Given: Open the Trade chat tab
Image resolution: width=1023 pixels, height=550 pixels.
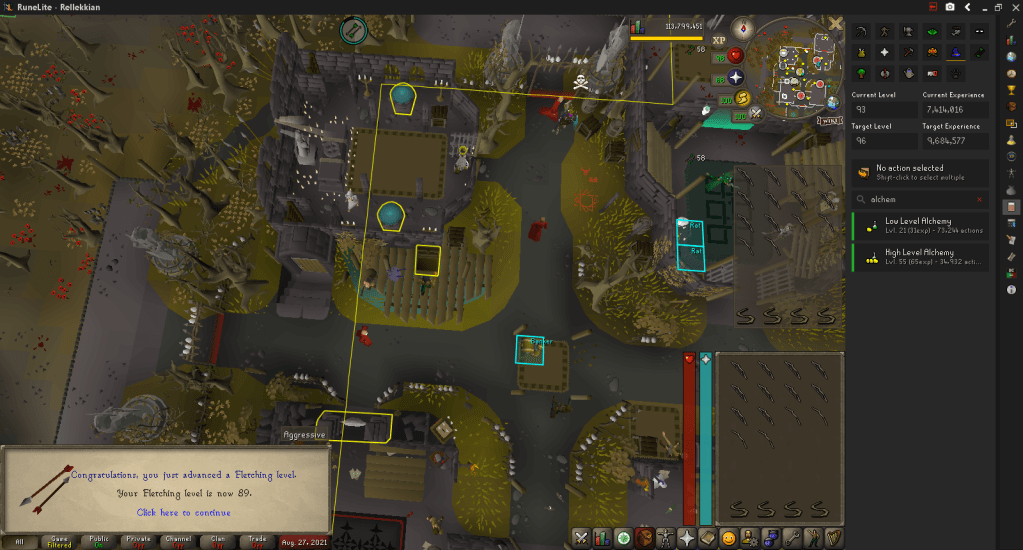Looking at the screenshot, I should coord(259,541).
